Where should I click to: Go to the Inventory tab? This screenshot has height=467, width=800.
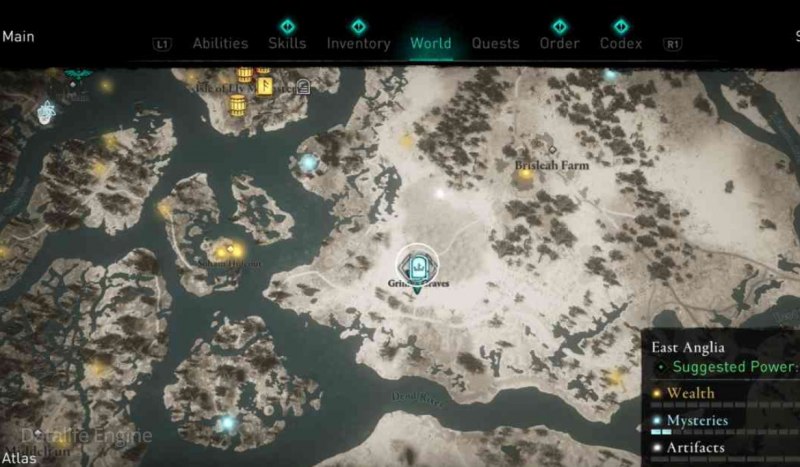(x=358, y=43)
